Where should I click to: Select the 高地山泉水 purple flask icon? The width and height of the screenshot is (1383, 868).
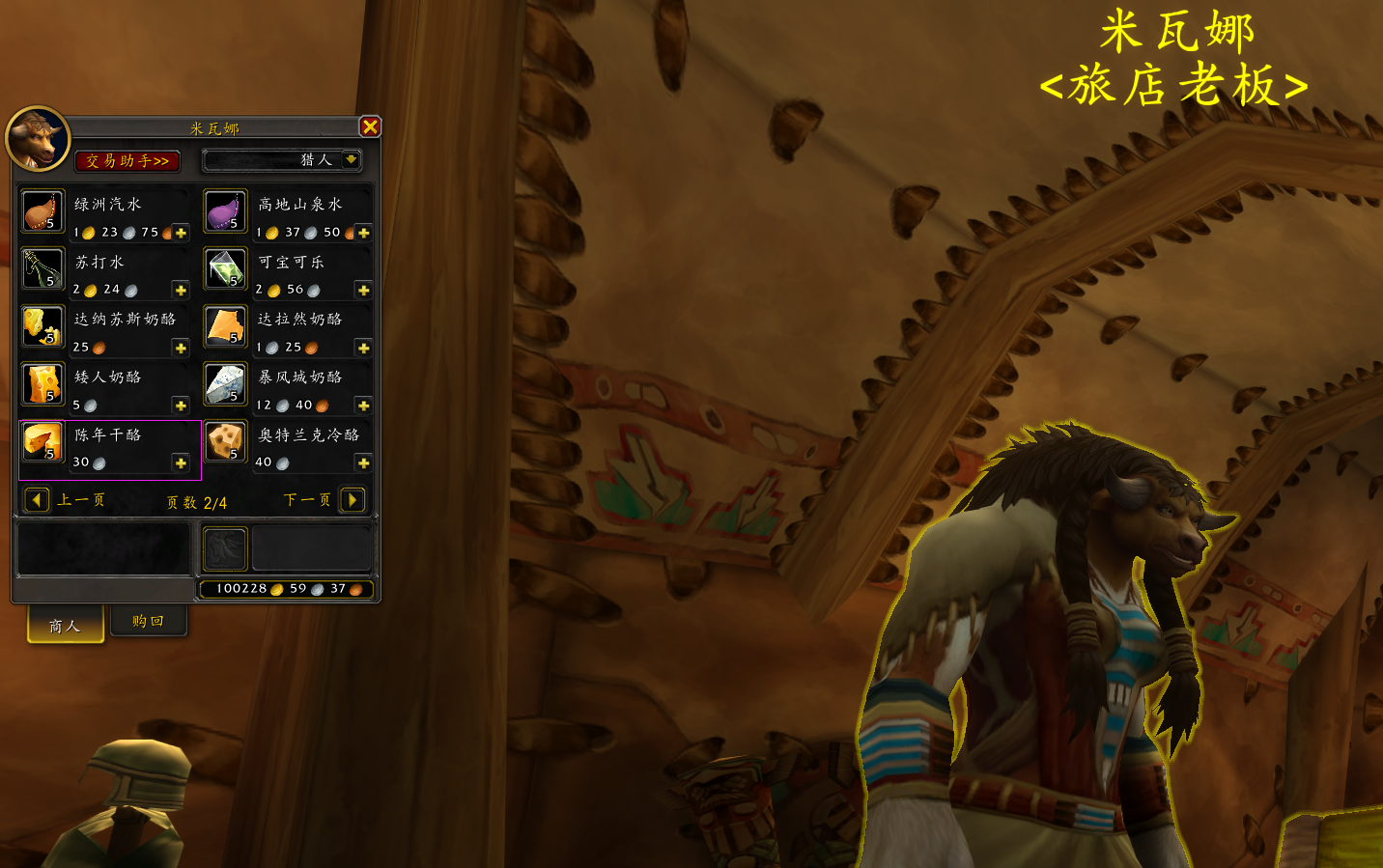[x=225, y=211]
